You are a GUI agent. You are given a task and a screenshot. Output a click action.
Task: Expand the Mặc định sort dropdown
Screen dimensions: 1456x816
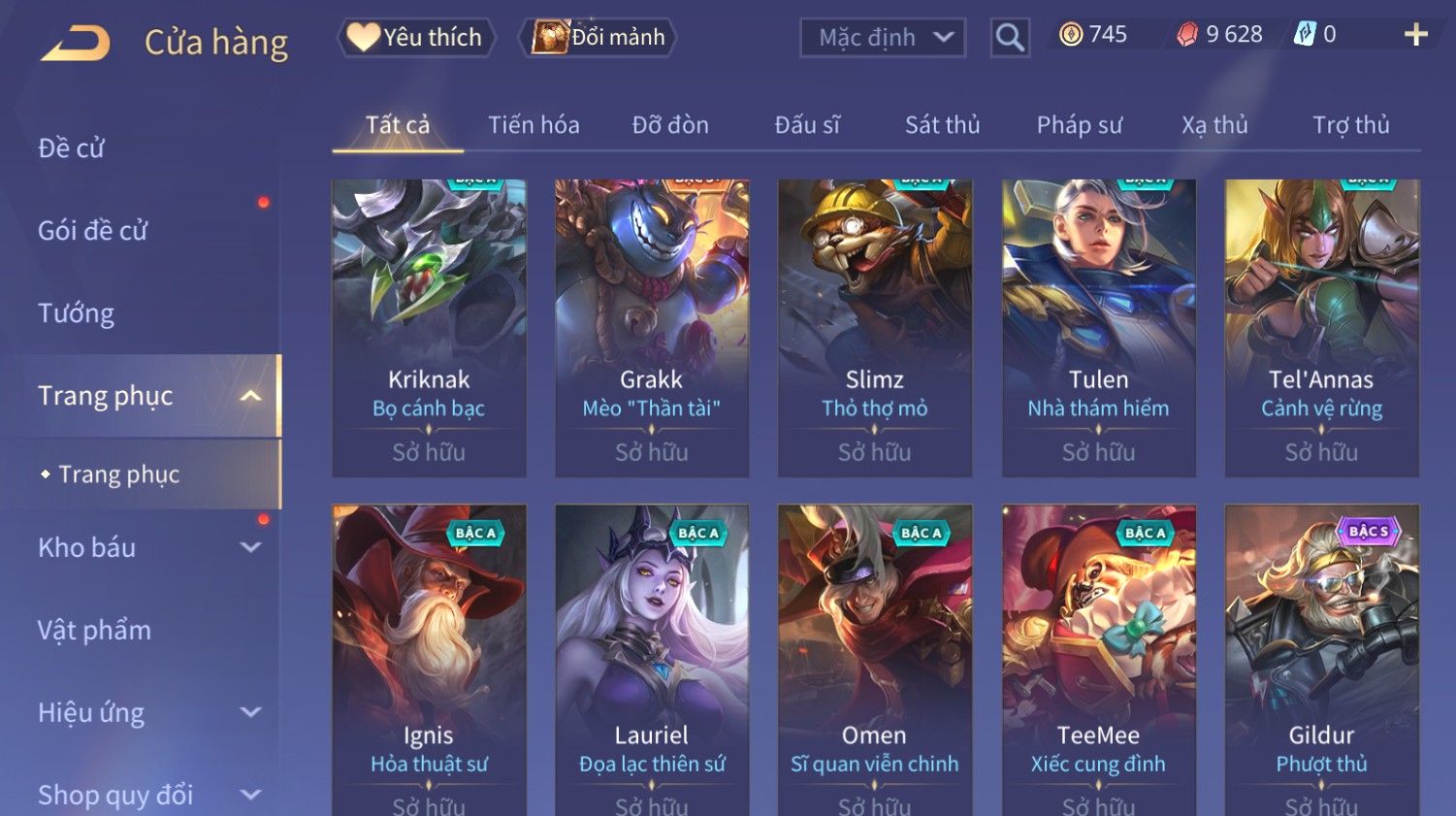(883, 38)
